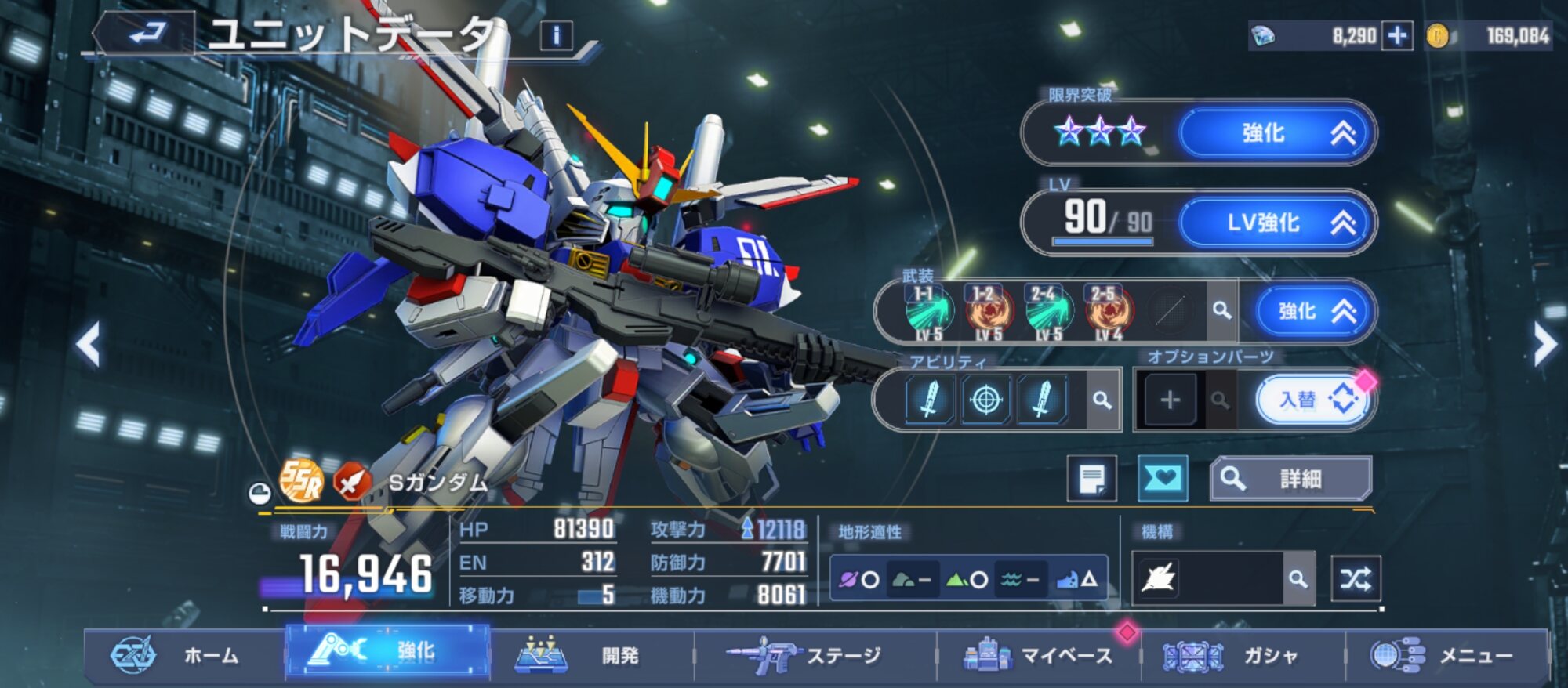Choose the crosshair ability icon
This screenshot has width=1568, height=688.
(x=985, y=400)
